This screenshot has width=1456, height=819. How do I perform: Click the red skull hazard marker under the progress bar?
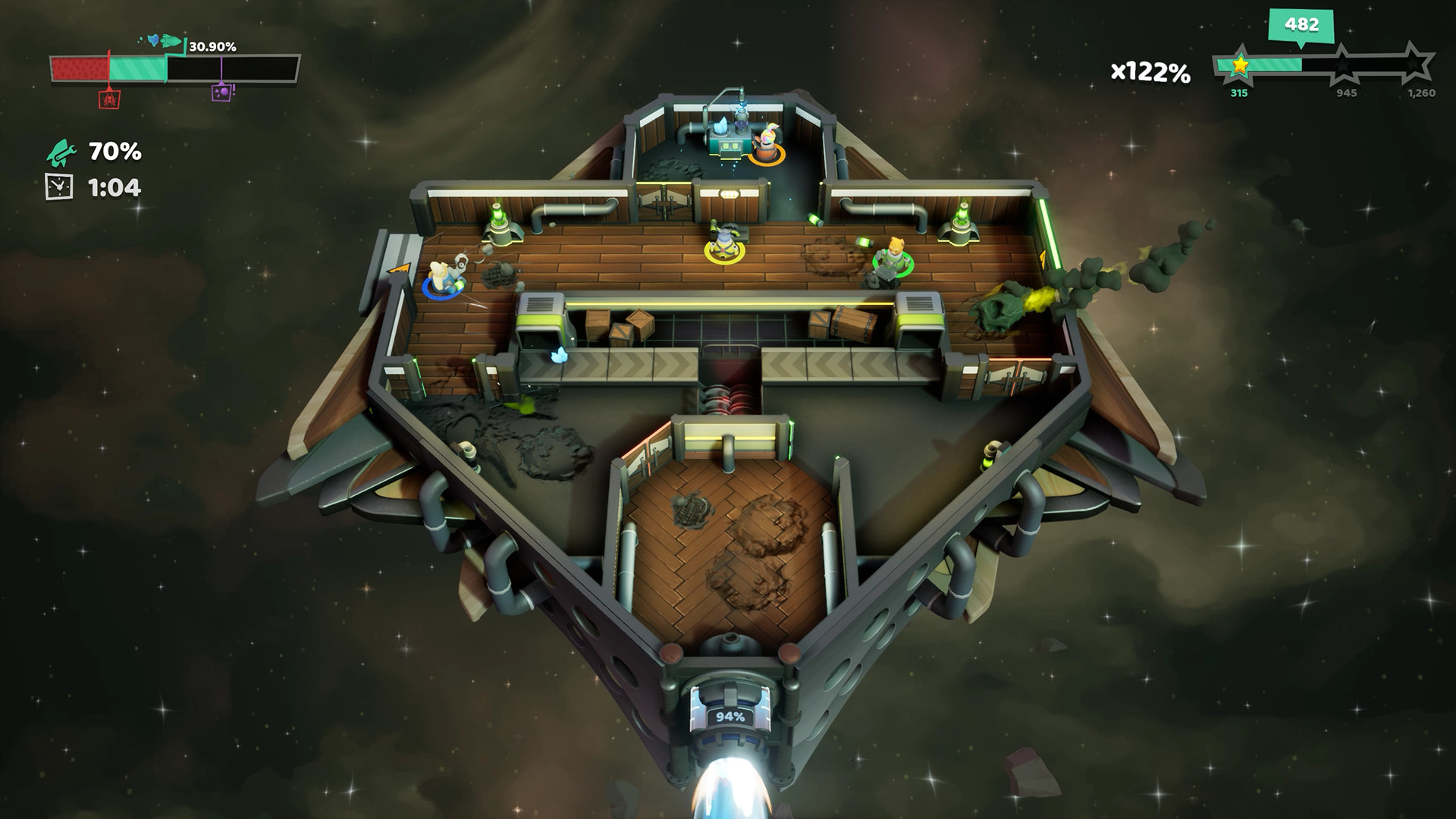[109, 100]
